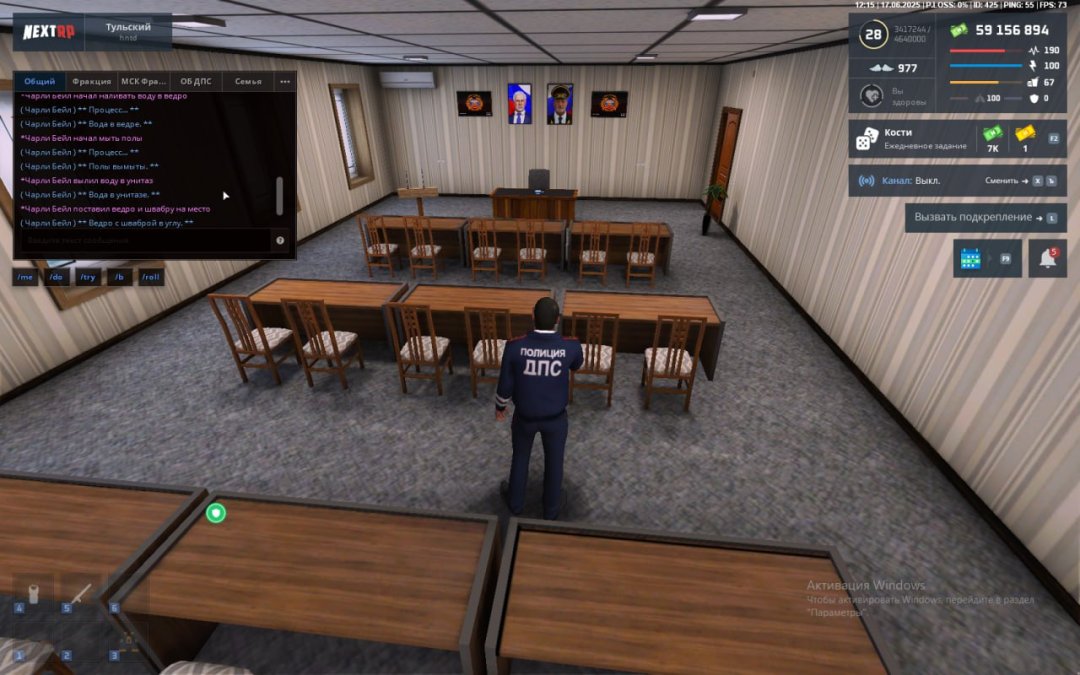The height and width of the screenshot is (675, 1080).
Task: Open the Фракция chat tab
Action: tap(92, 81)
